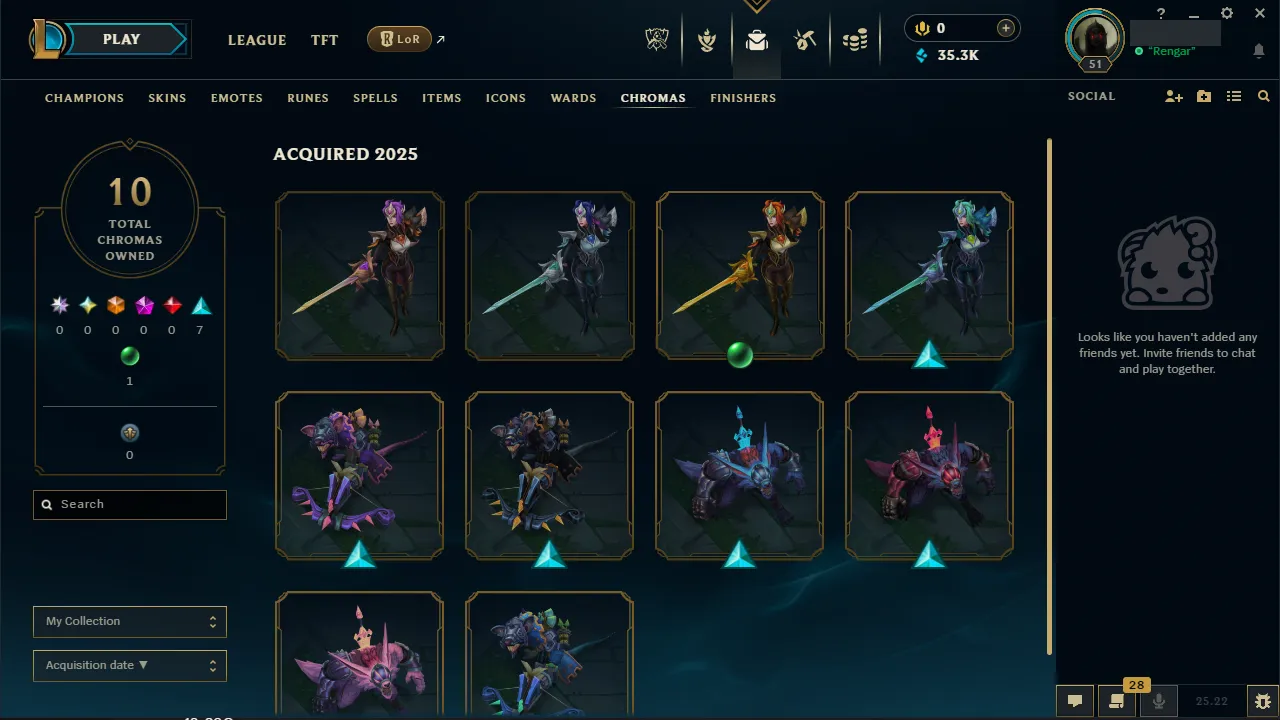Switch to the TFT game mode
The height and width of the screenshot is (720, 1280).
(x=324, y=40)
